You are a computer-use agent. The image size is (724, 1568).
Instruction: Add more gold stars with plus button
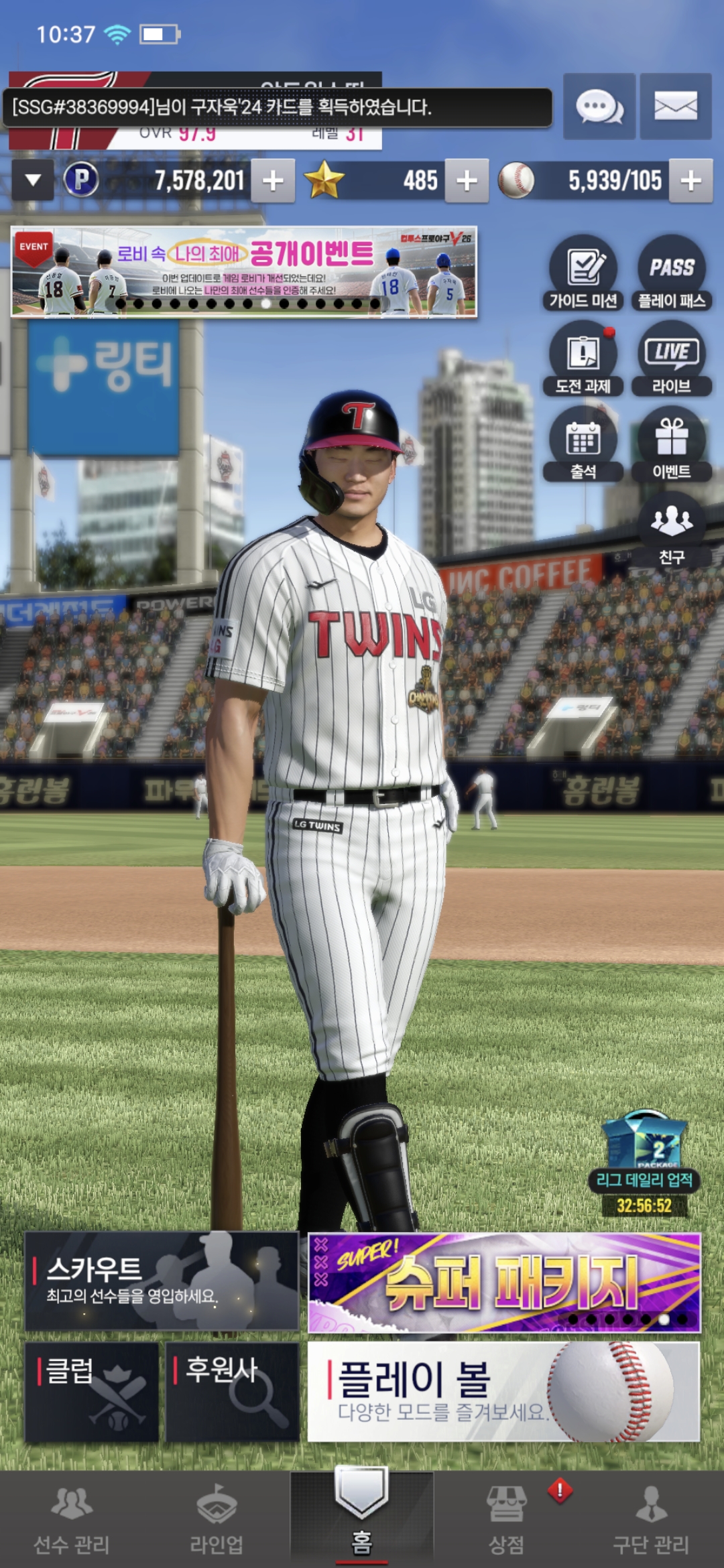point(467,180)
